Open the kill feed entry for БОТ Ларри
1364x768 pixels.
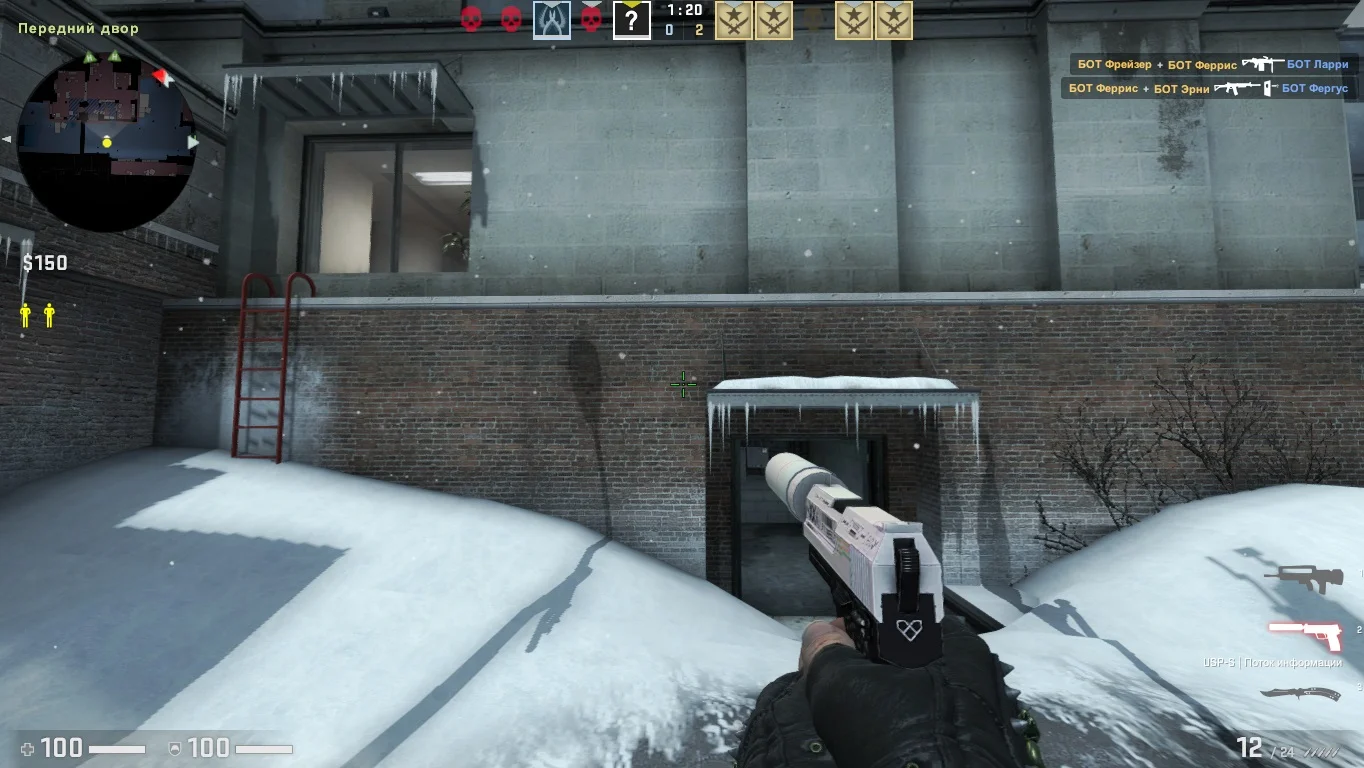[1212, 64]
